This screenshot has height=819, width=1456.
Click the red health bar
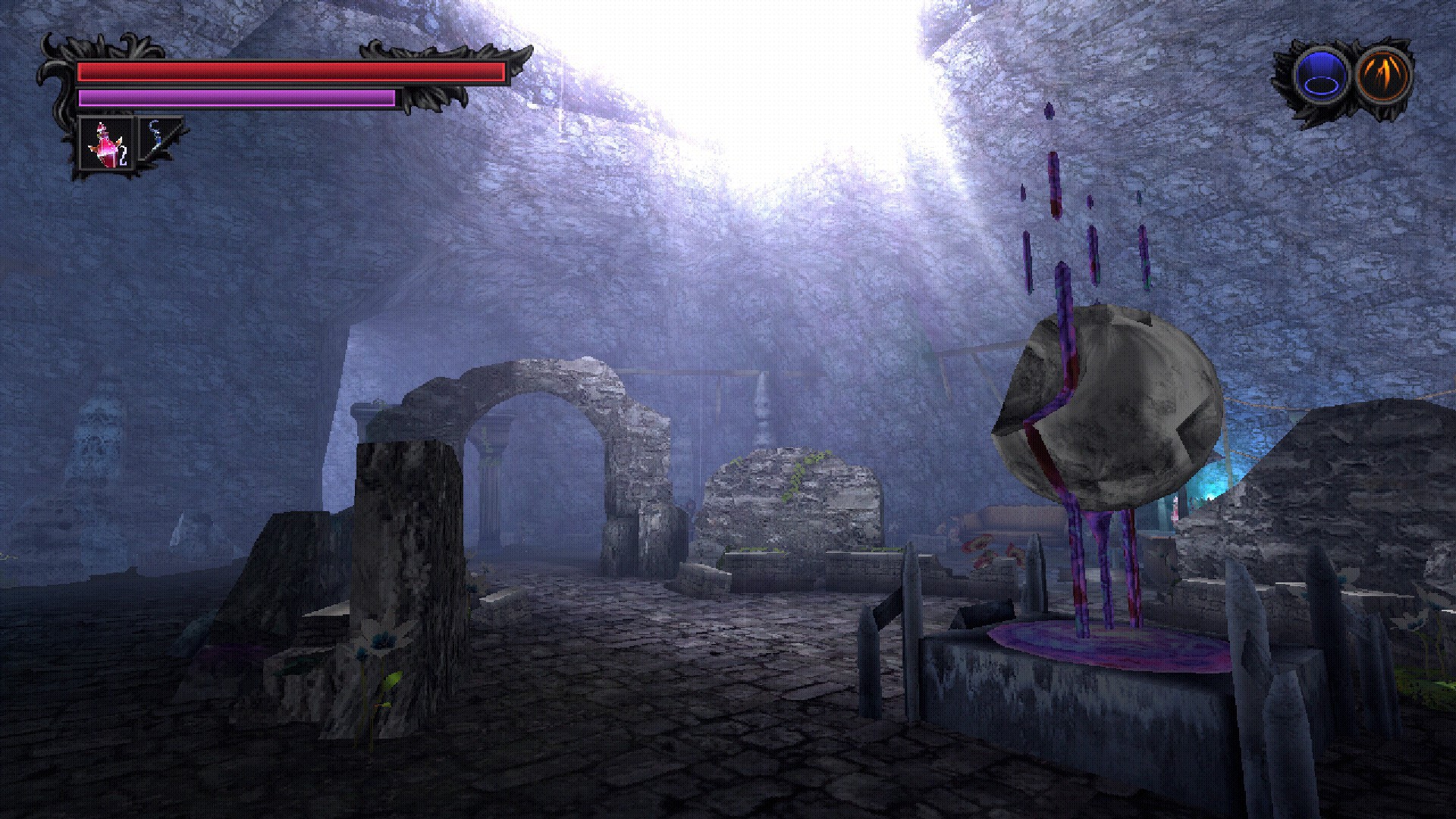pyautogui.click(x=292, y=71)
